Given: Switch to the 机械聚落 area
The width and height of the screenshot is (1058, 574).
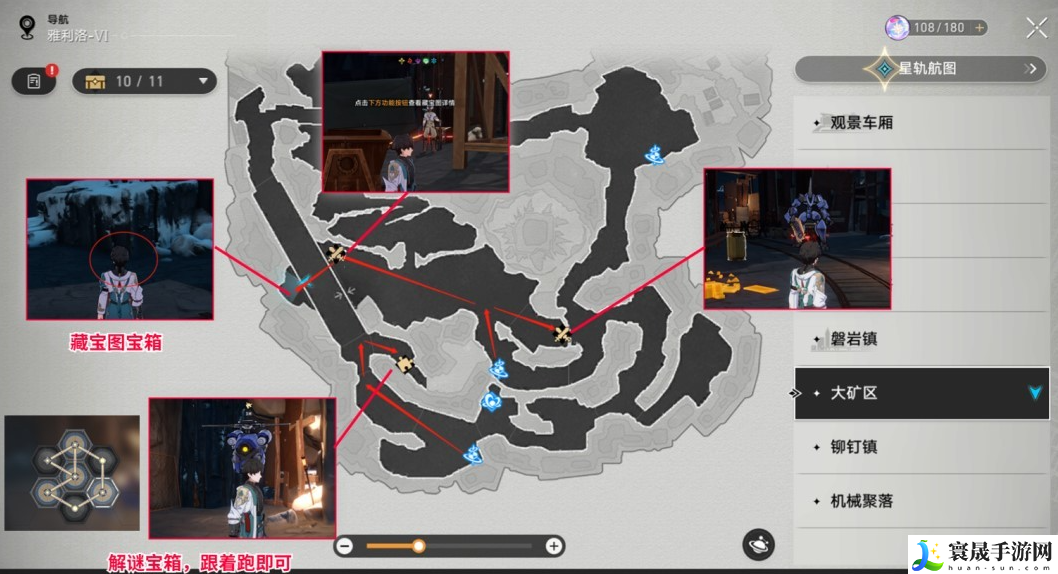Looking at the screenshot, I should click(x=921, y=501).
